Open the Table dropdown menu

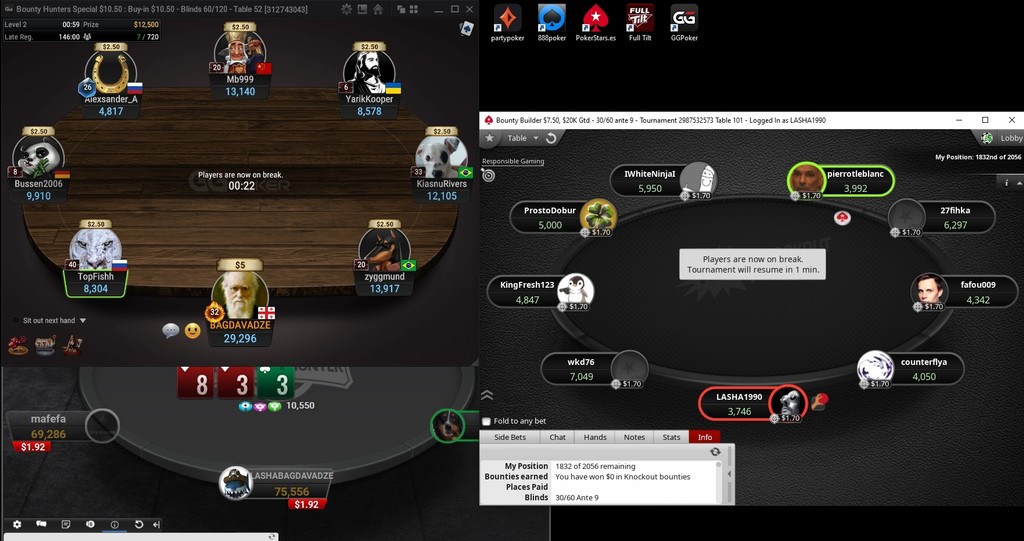(x=522, y=138)
